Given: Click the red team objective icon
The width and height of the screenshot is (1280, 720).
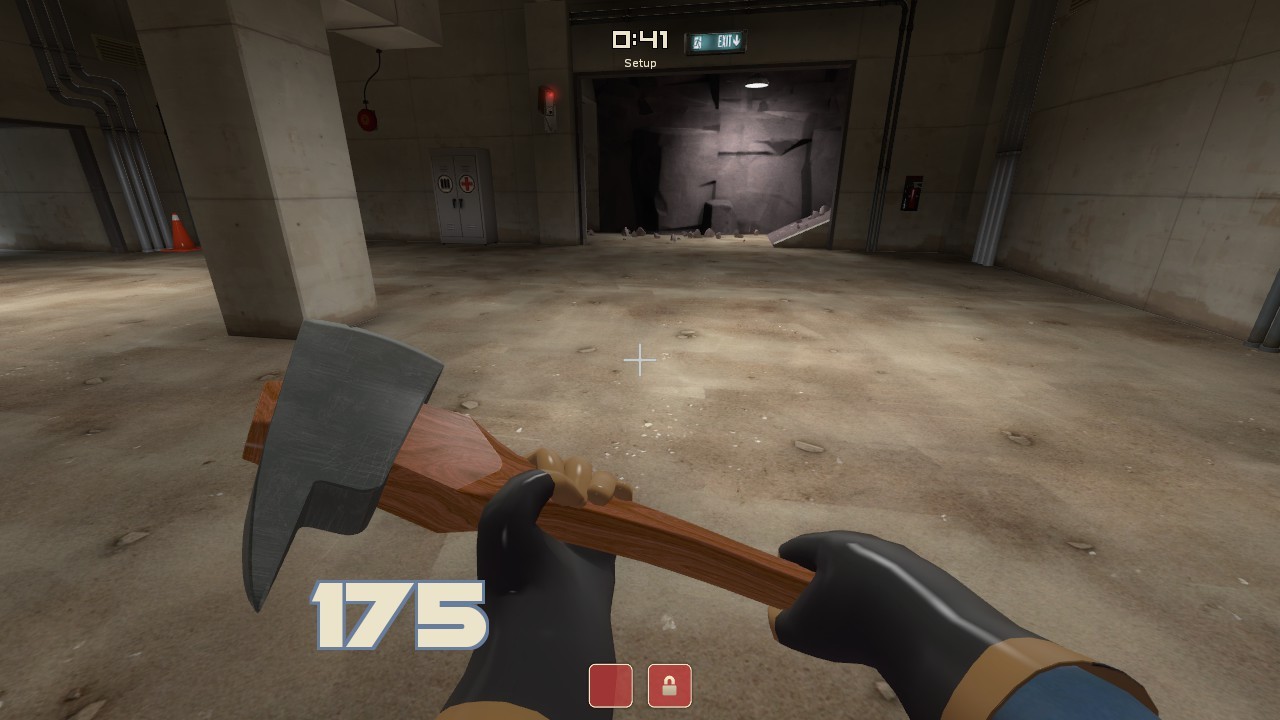Looking at the screenshot, I should [610, 686].
